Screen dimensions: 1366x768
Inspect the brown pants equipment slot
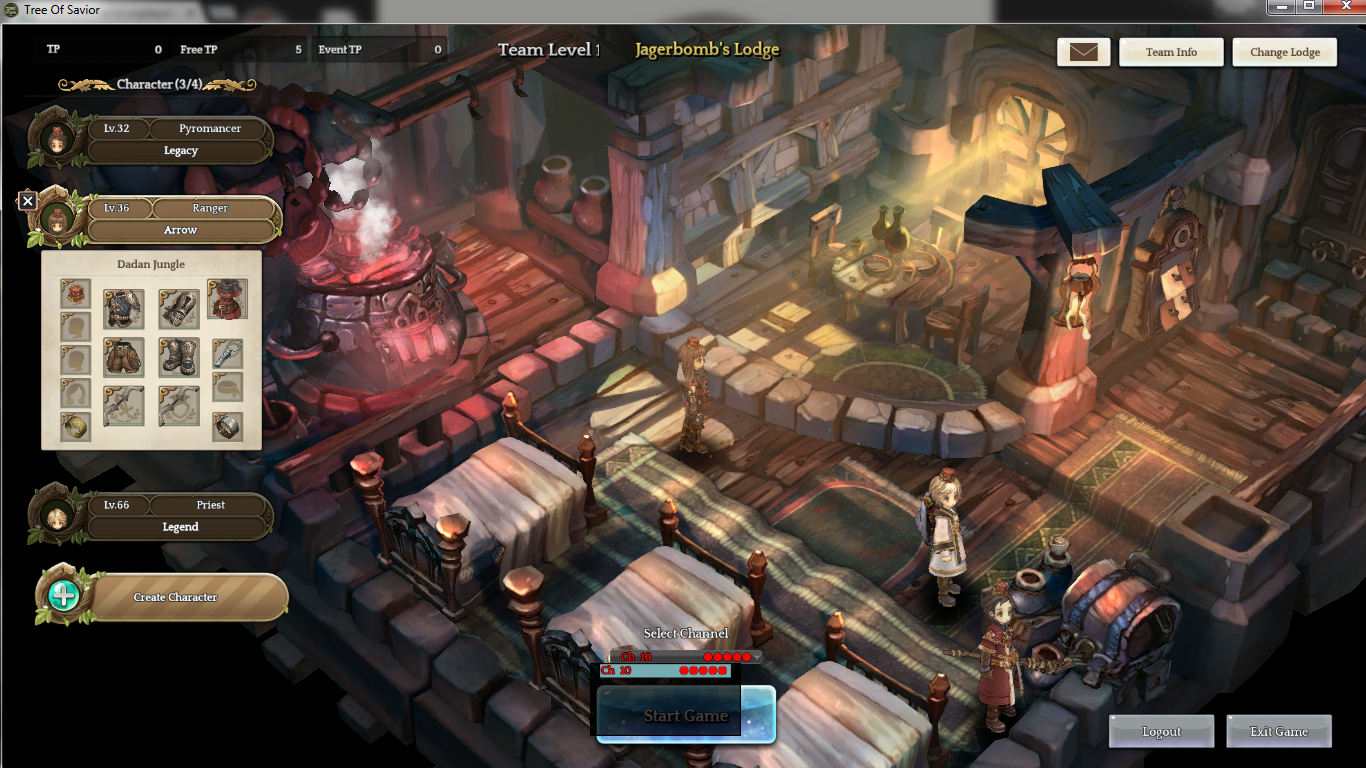(x=123, y=357)
